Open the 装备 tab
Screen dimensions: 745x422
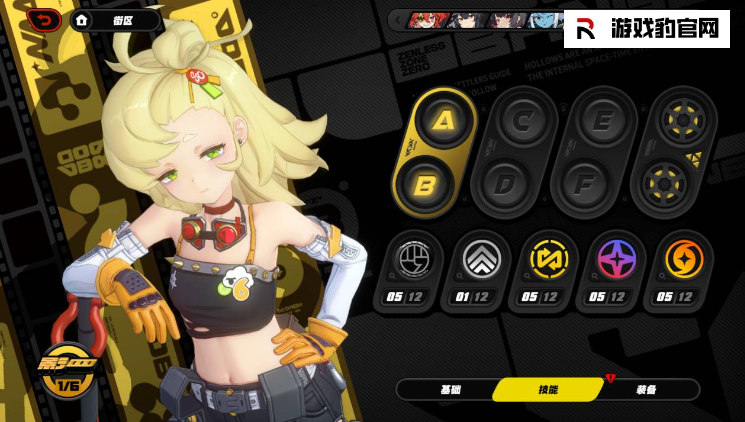tap(646, 389)
